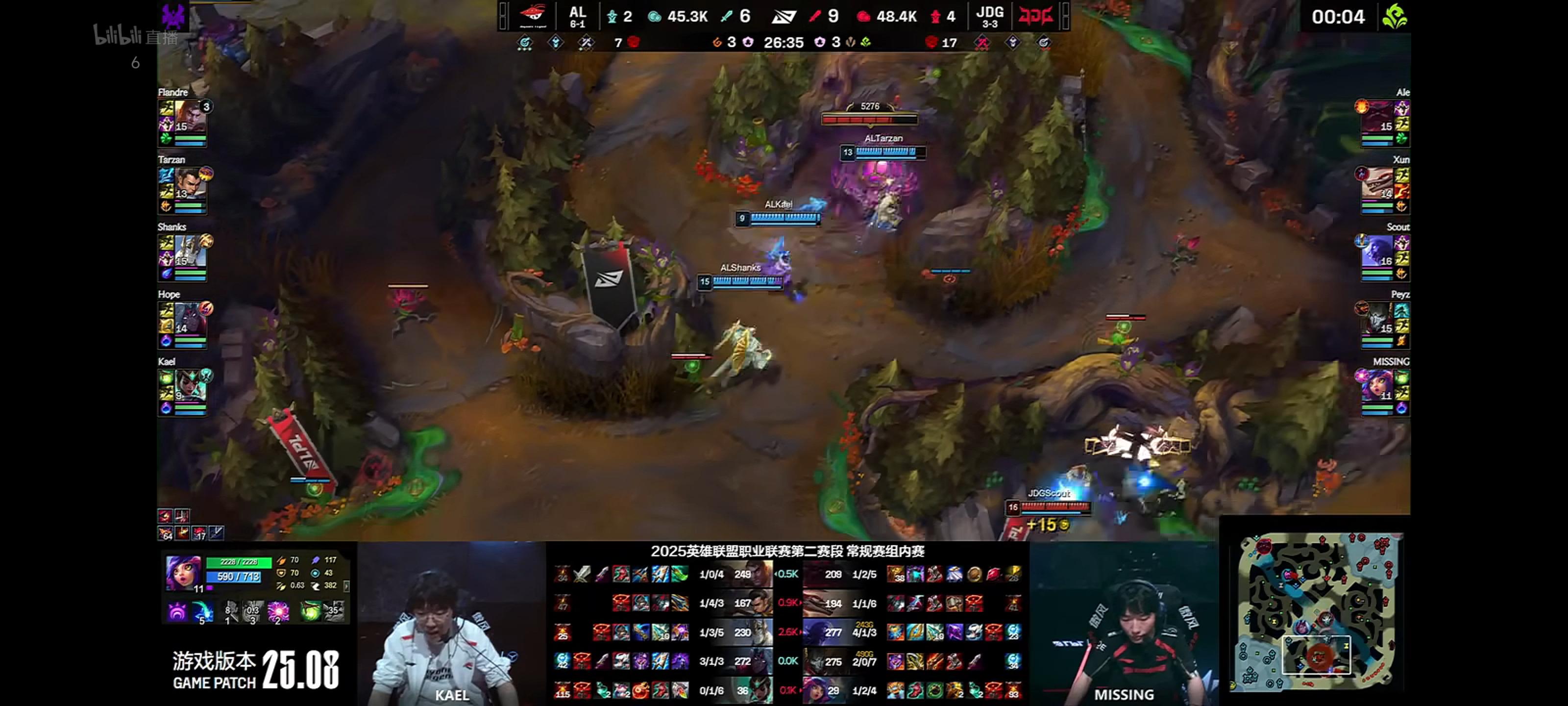Select Flandre's champion portrait
This screenshot has width=1568, height=706.
click(190, 116)
